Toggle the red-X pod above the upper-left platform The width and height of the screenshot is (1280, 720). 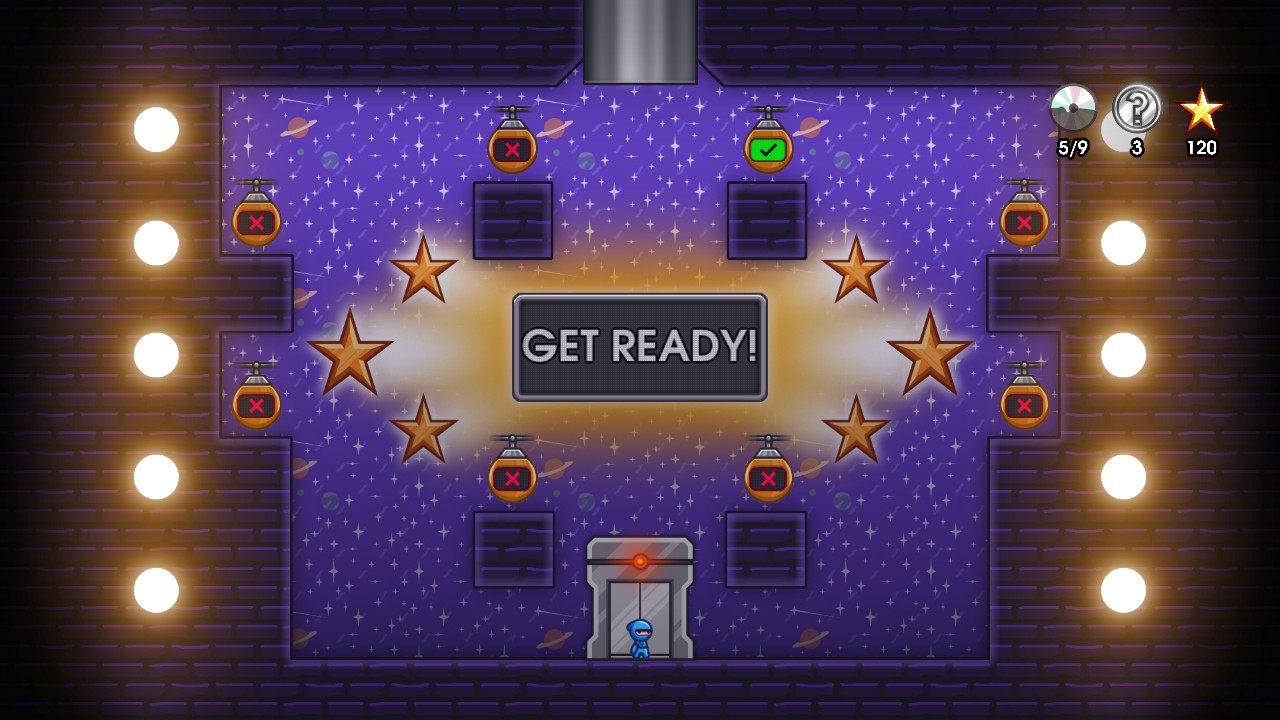pos(513,148)
